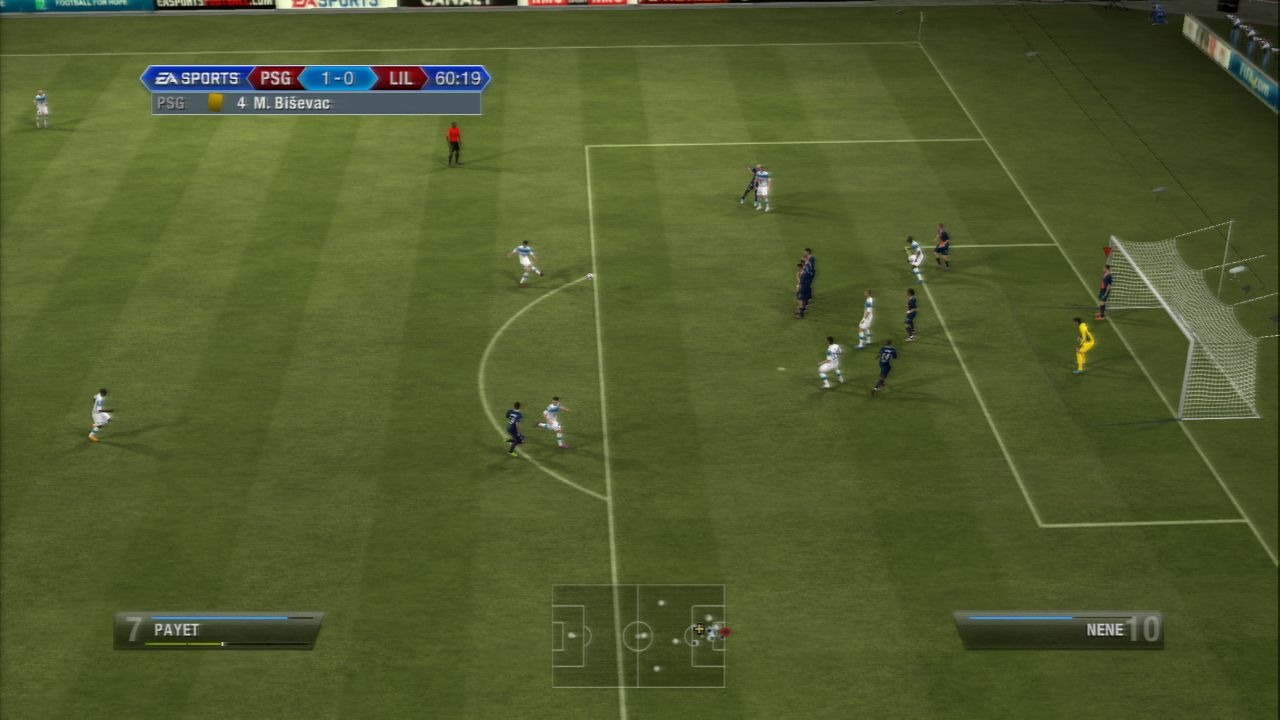Select the Nene player name panel

pyautogui.click(x=1058, y=630)
